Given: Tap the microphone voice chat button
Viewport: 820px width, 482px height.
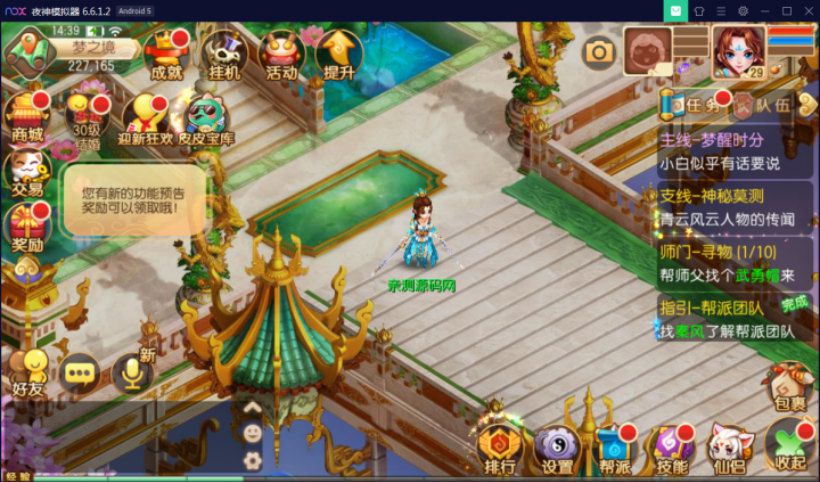Looking at the screenshot, I should [131, 373].
